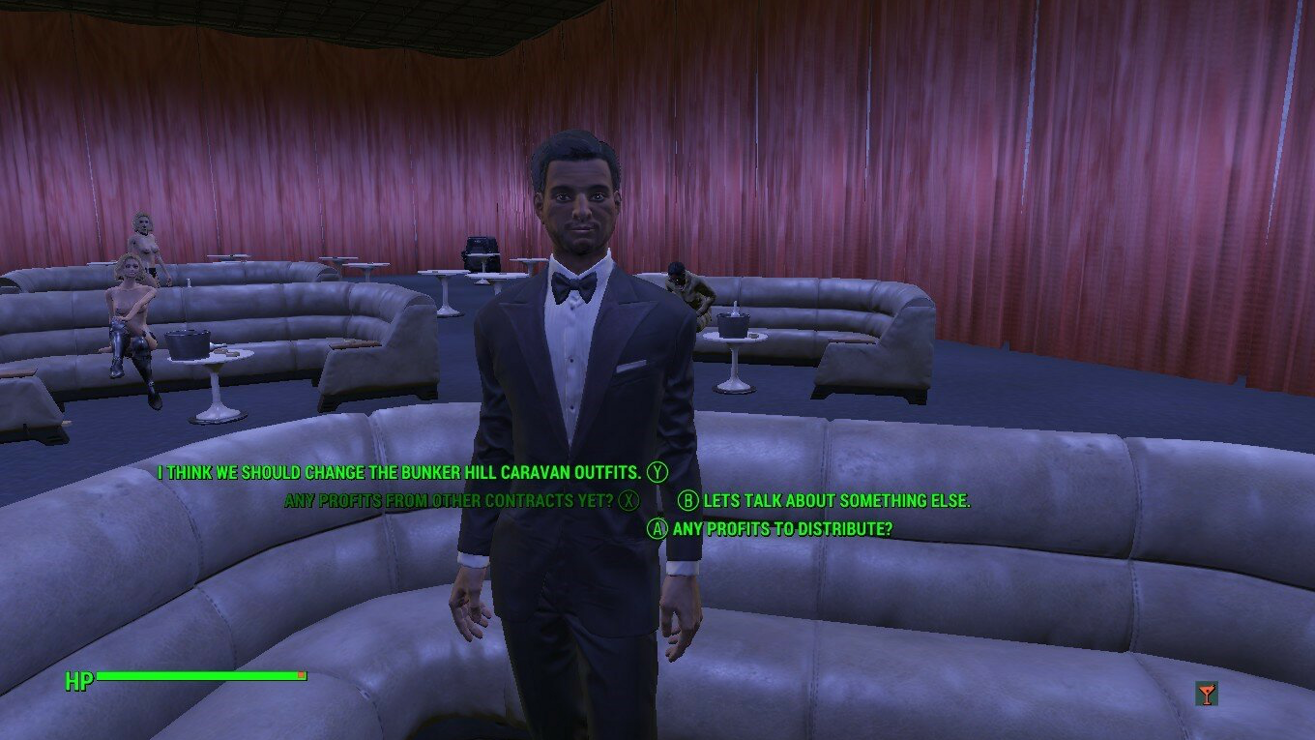
Task: Ask about profits from other contracts
Action: click(x=449, y=500)
